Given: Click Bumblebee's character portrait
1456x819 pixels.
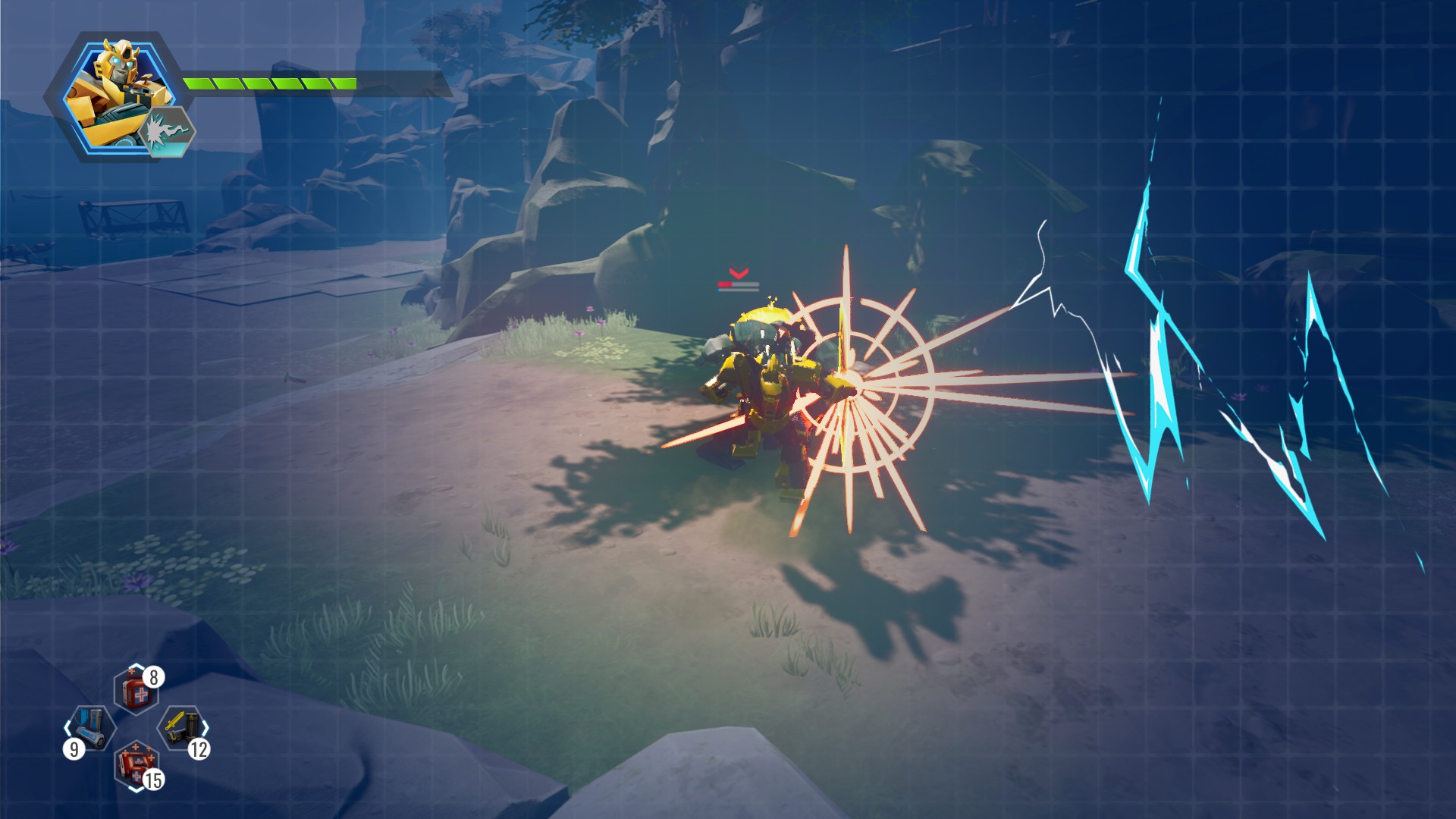Looking at the screenshot, I should point(114,91).
